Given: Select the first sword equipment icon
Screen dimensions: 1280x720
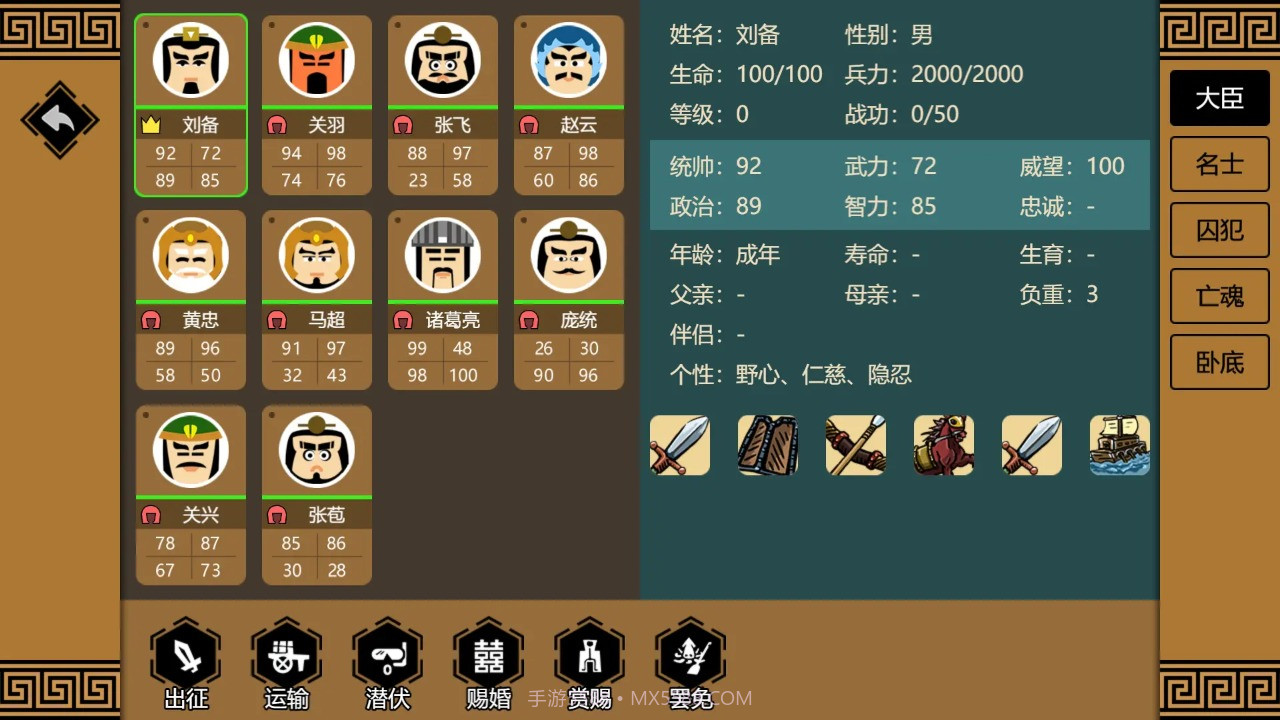Looking at the screenshot, I should (679, 445).
